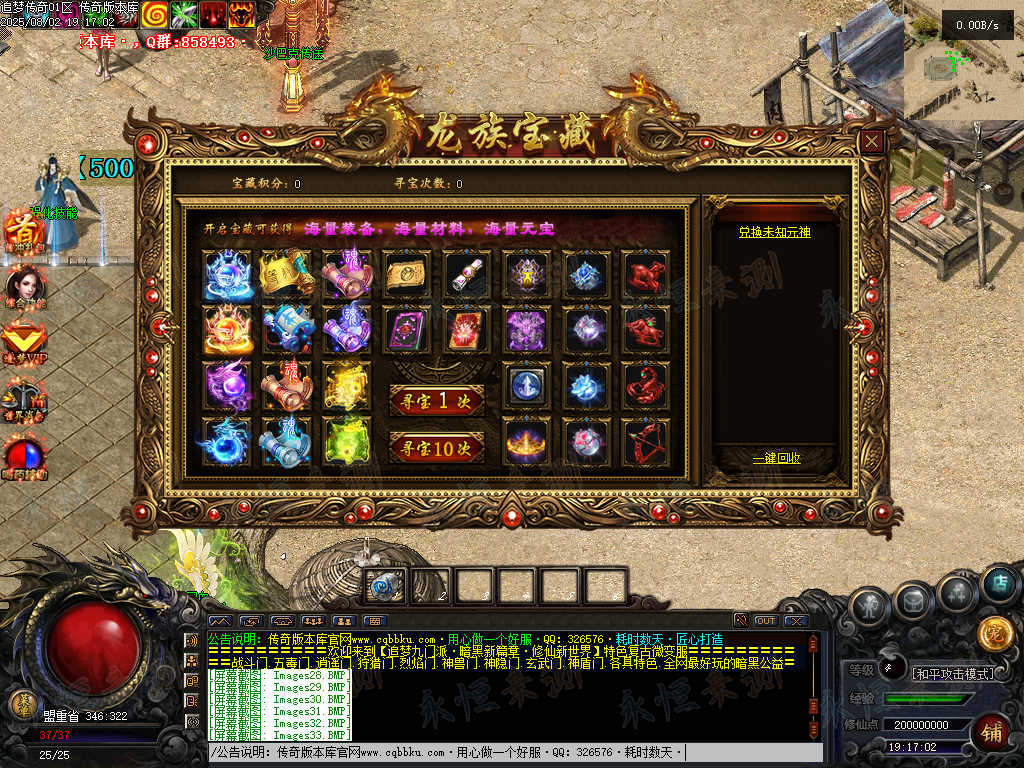1024x768 pixels.
Task: Open the VIP chevron icon menu
Action: tap(24, 340)
